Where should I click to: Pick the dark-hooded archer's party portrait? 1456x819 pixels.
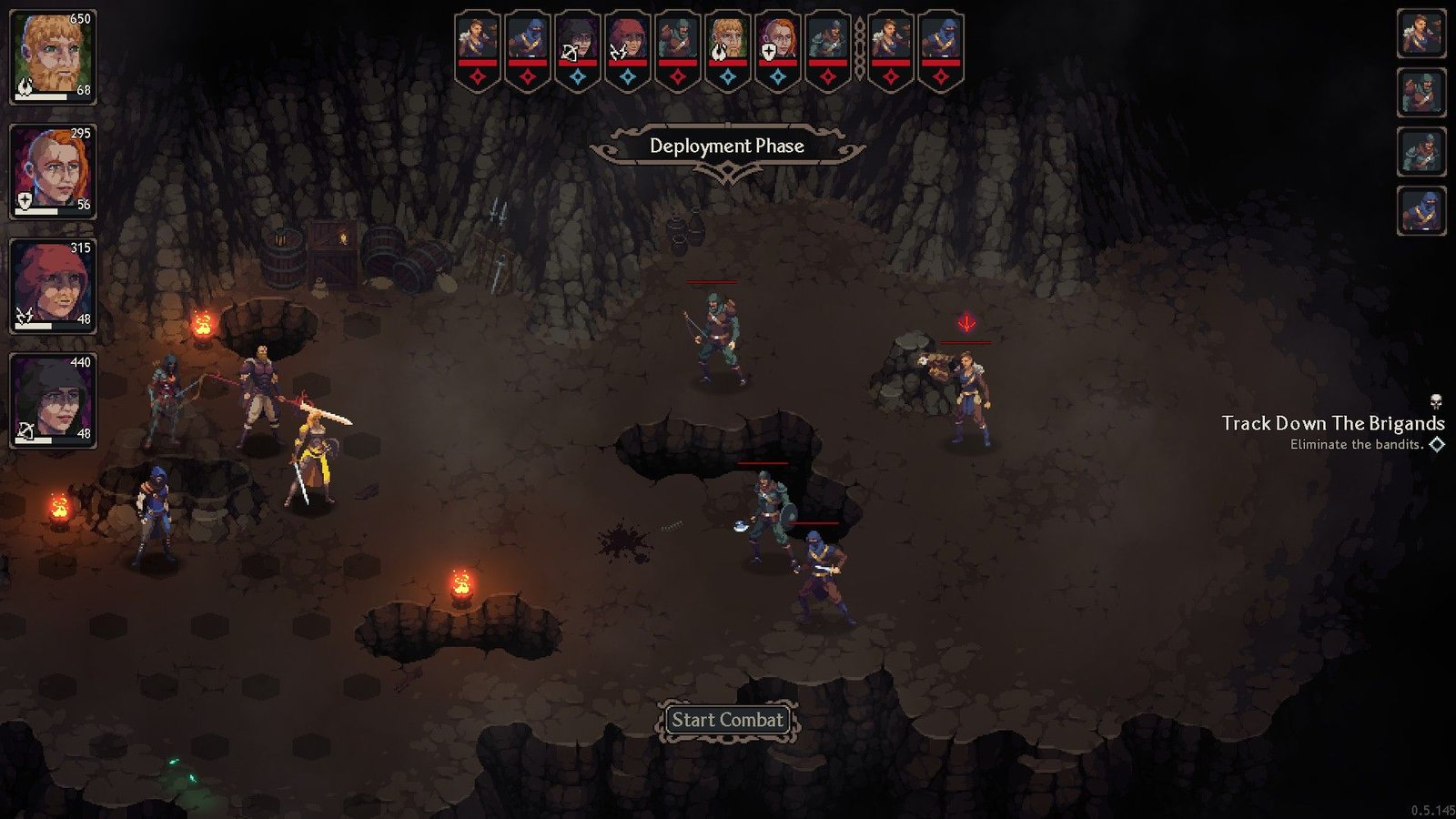coord(53,400)
